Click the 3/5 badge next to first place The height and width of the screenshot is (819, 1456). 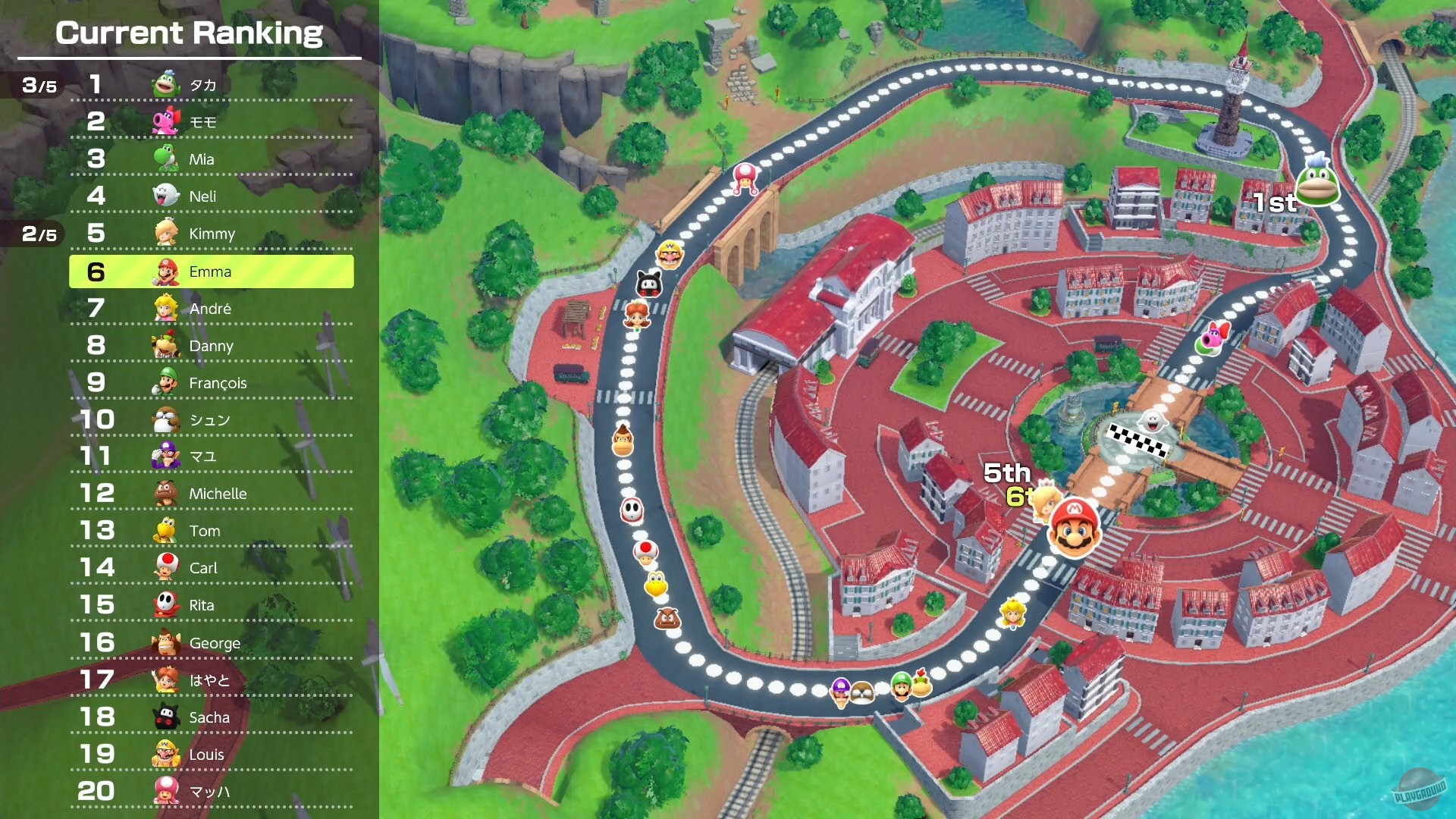pos(39,85)
